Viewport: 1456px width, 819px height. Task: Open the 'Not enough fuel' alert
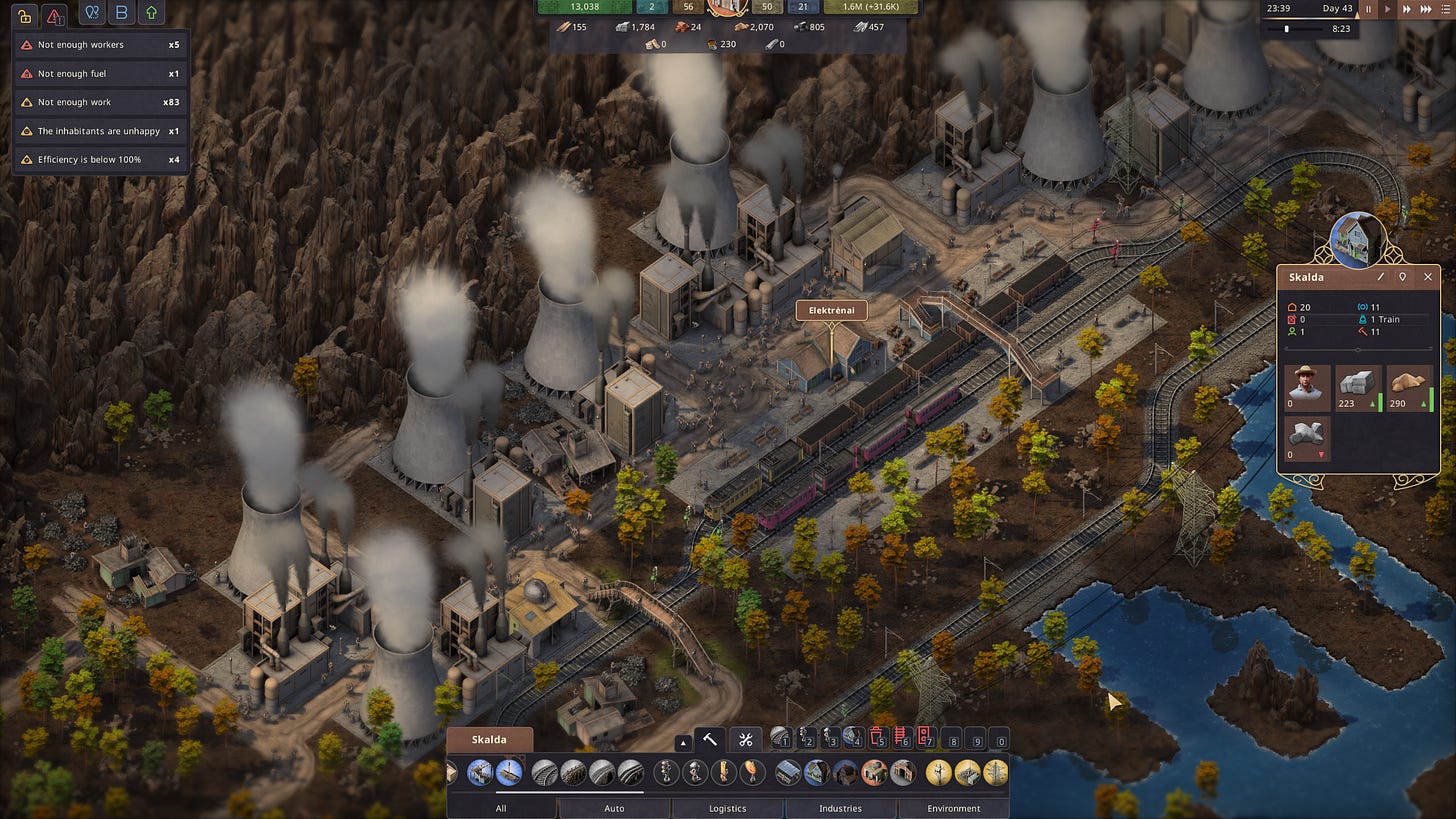100,74
